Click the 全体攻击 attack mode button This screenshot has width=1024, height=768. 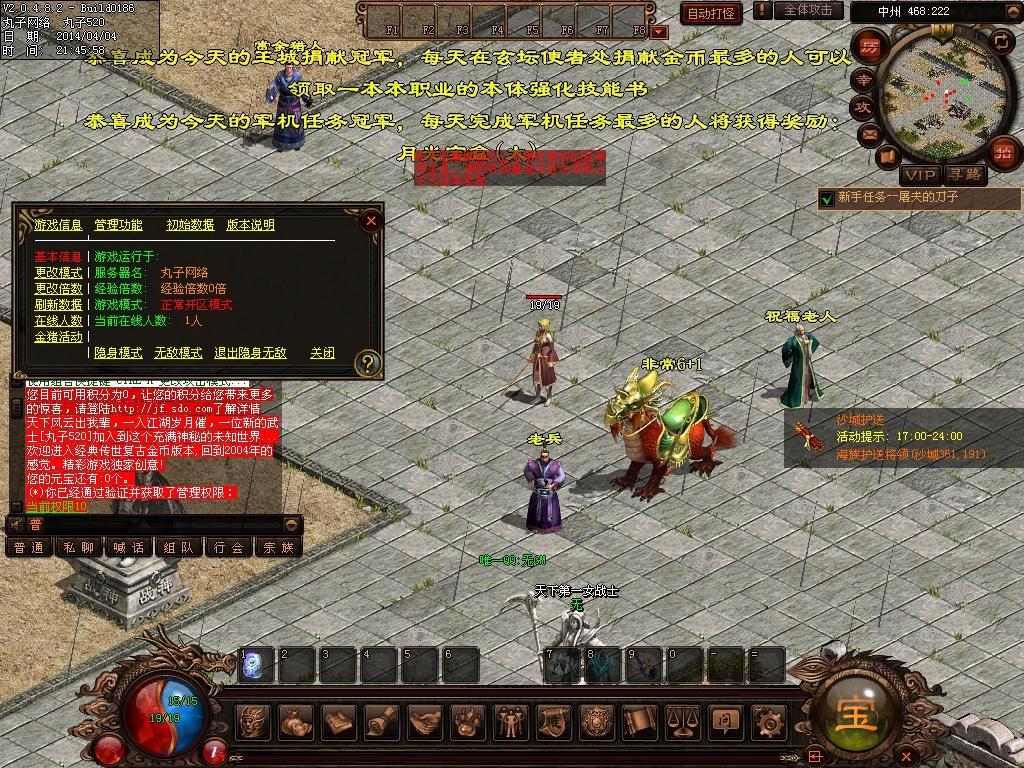pyautogui.click(x=807, y=10)
